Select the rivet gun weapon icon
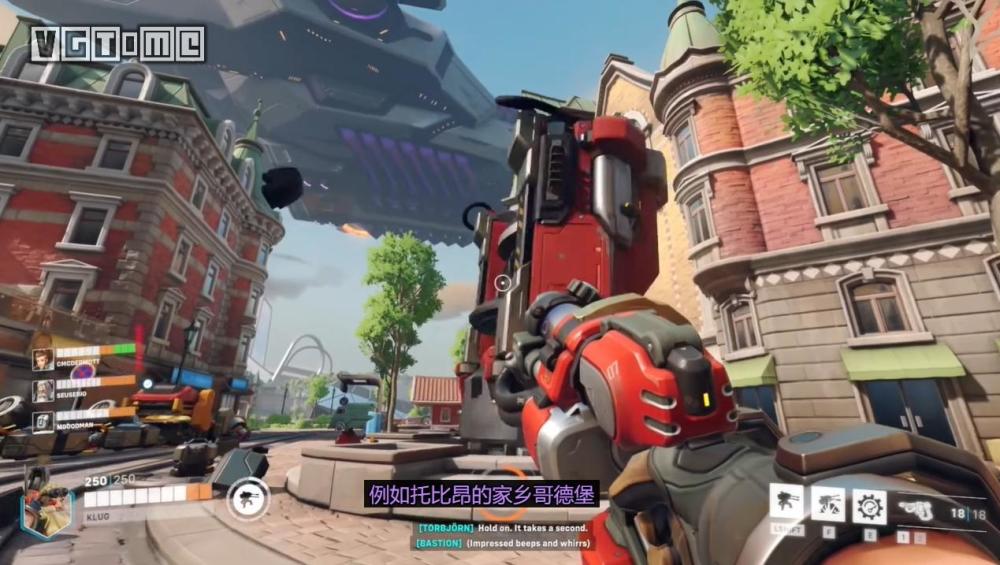This screenshot has width=1000, height=565. point(915,510)
